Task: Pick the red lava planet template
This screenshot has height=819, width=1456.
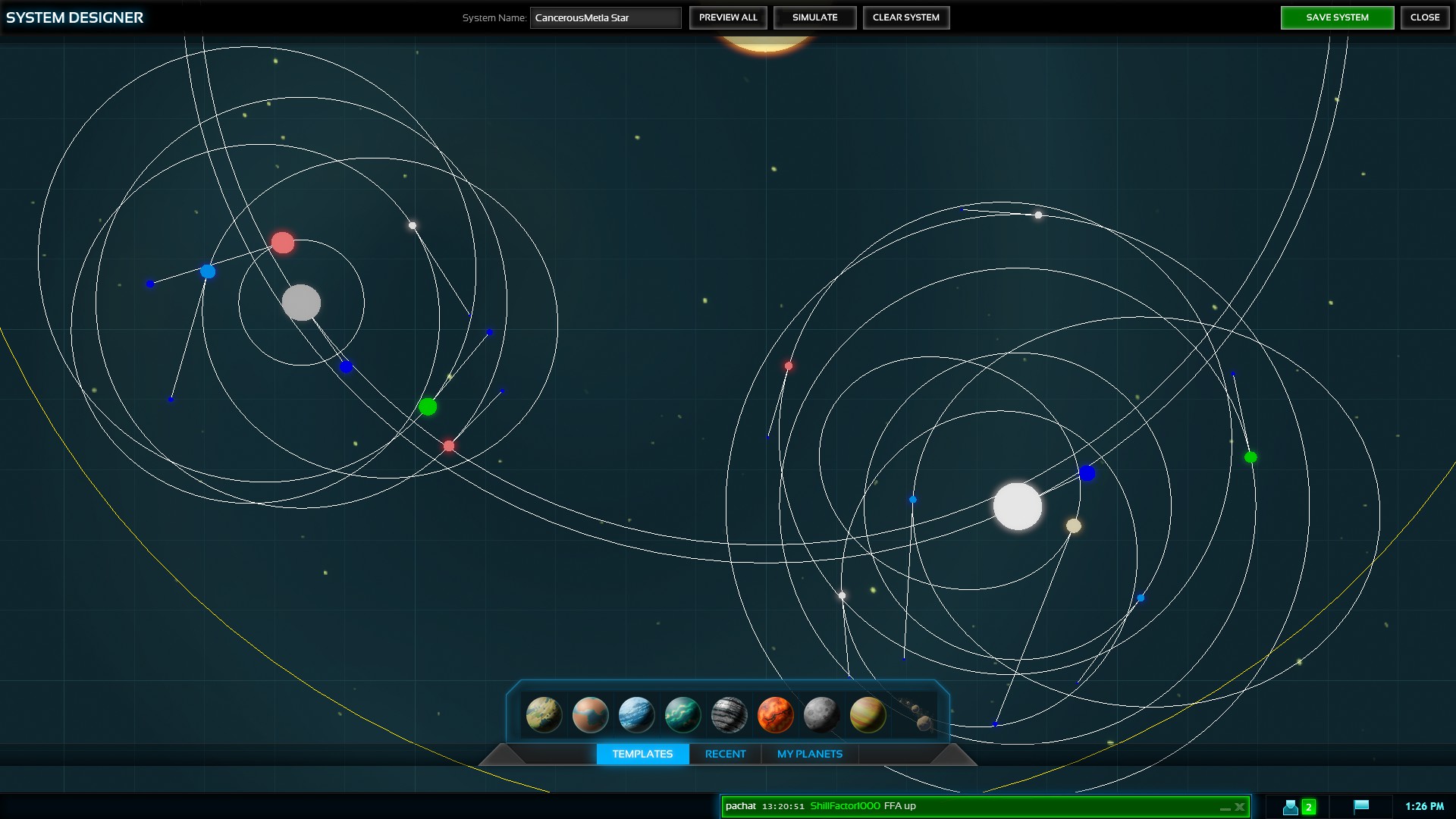Action: pos(775,714)
